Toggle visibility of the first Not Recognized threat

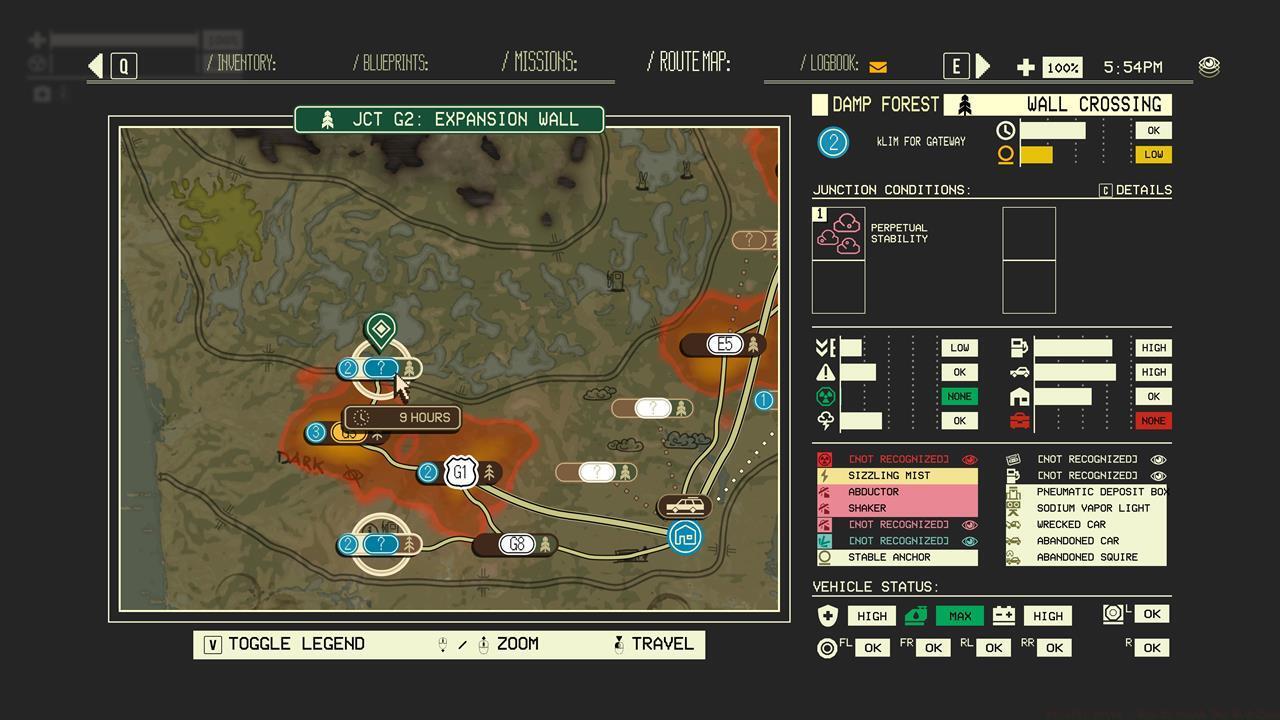pyautogui.click(x=970, y=459)
